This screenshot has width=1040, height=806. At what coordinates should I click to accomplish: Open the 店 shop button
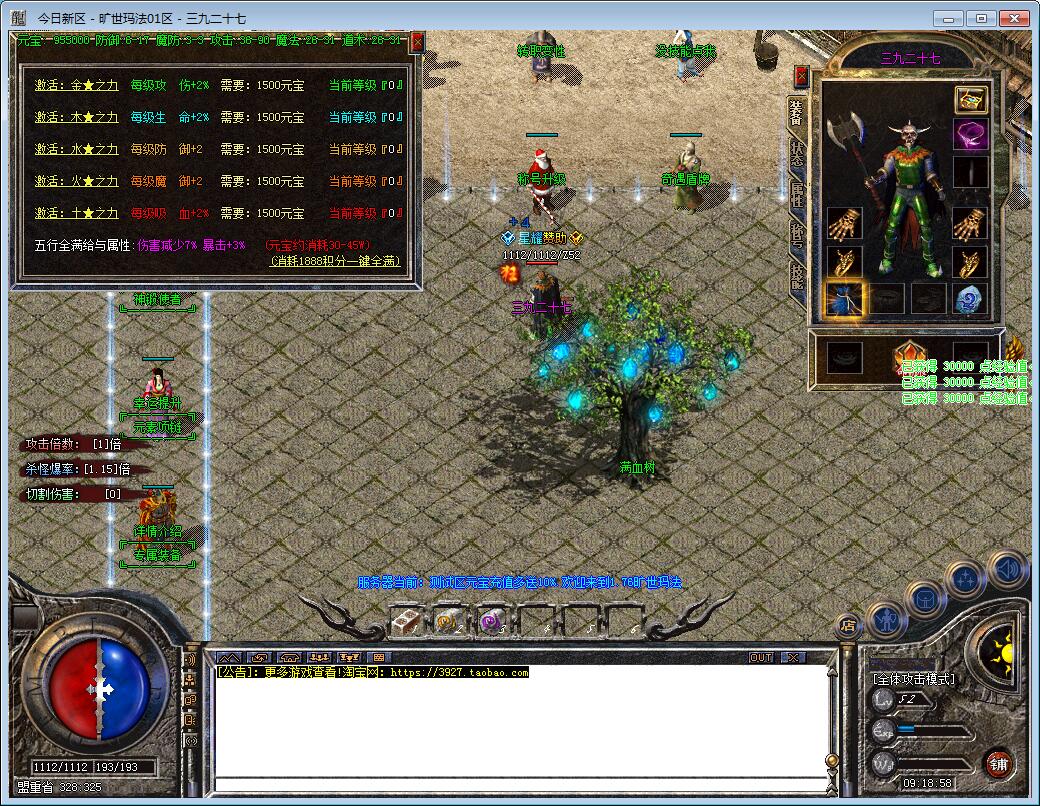(x=847, y=627)
